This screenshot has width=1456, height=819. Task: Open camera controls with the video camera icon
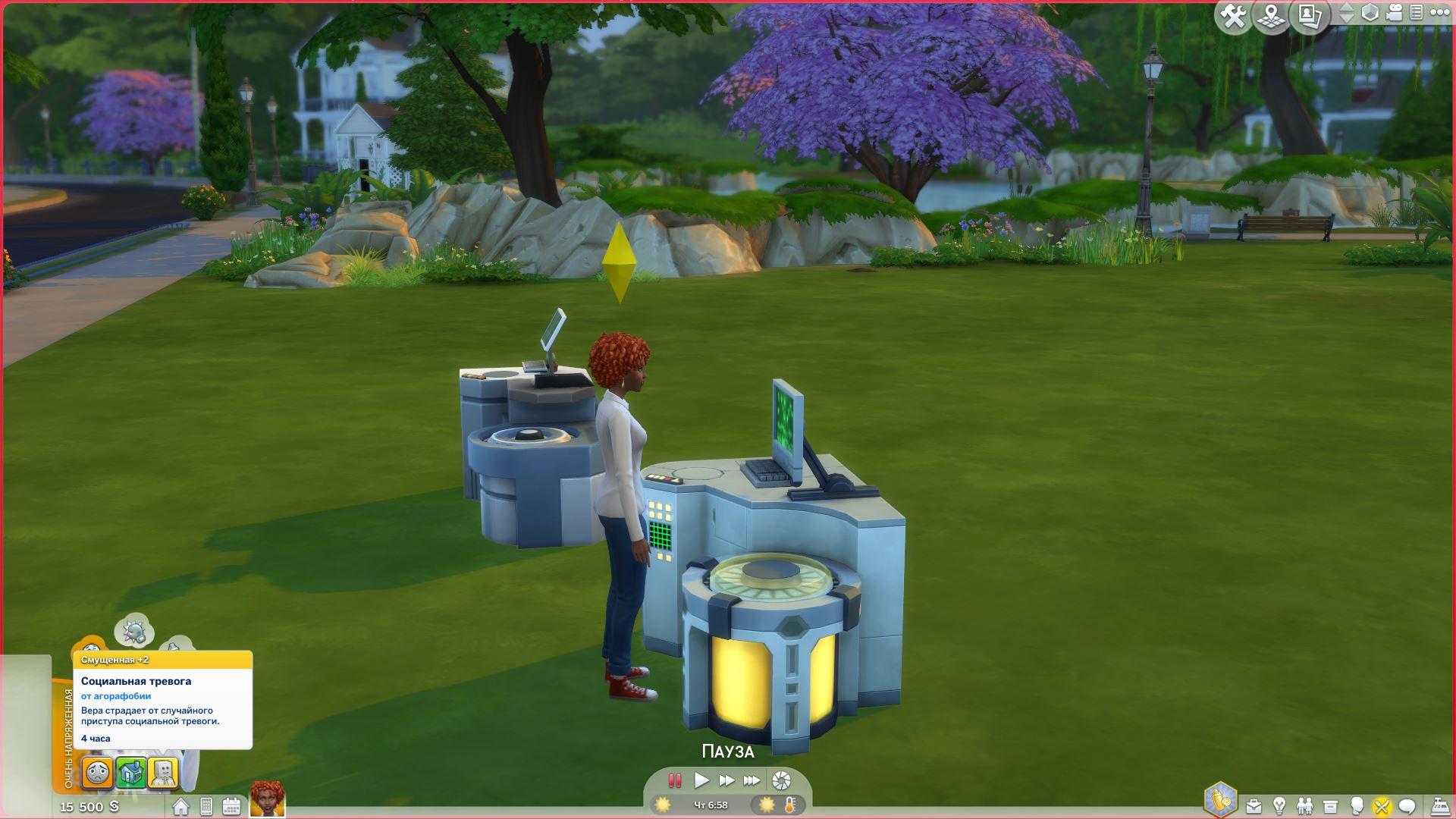1394,13
